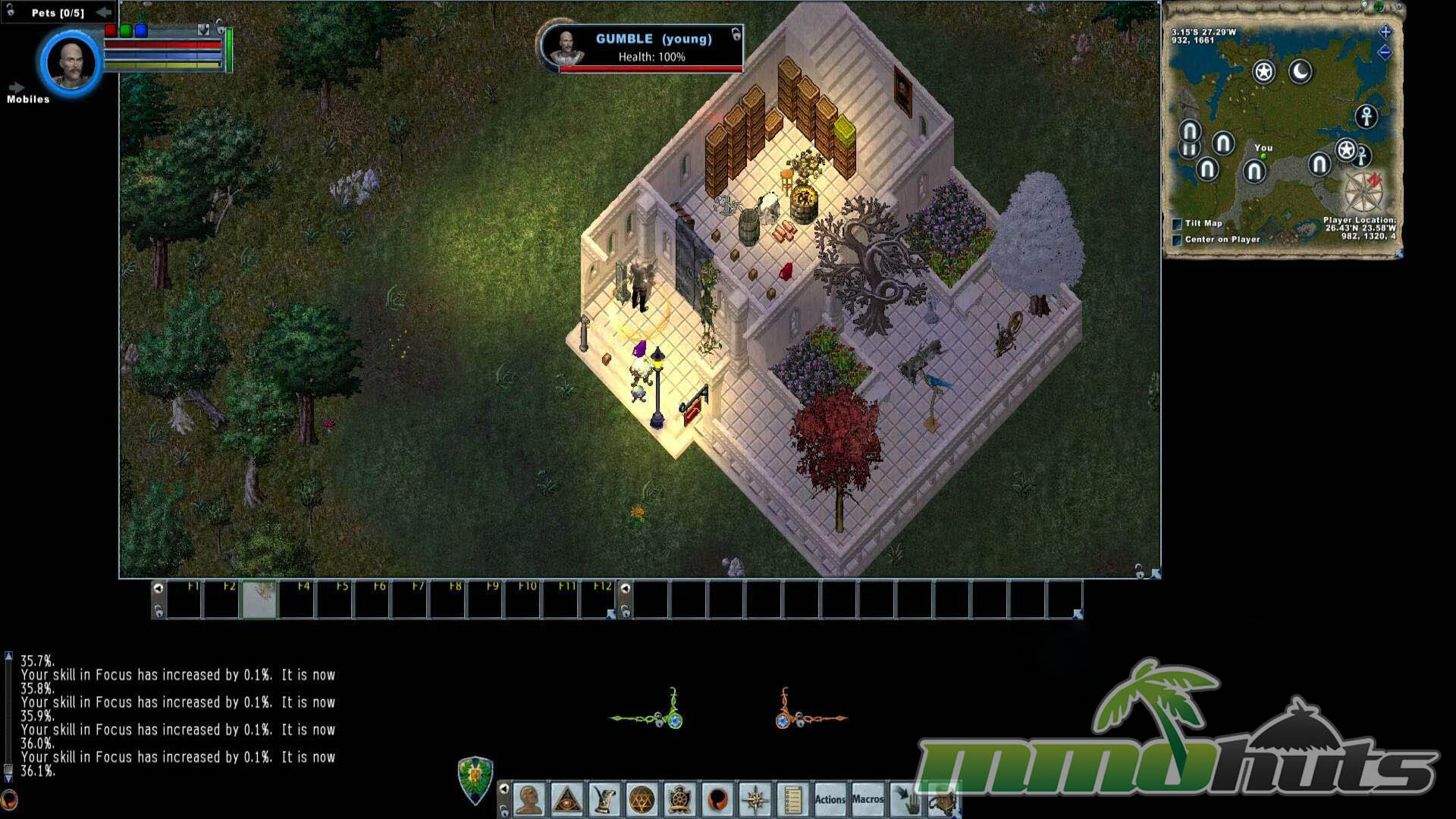Viewport: 1456px width, 819px height.
Task: Select the F3 hotbar slot
Action: (x=259, y=601)
